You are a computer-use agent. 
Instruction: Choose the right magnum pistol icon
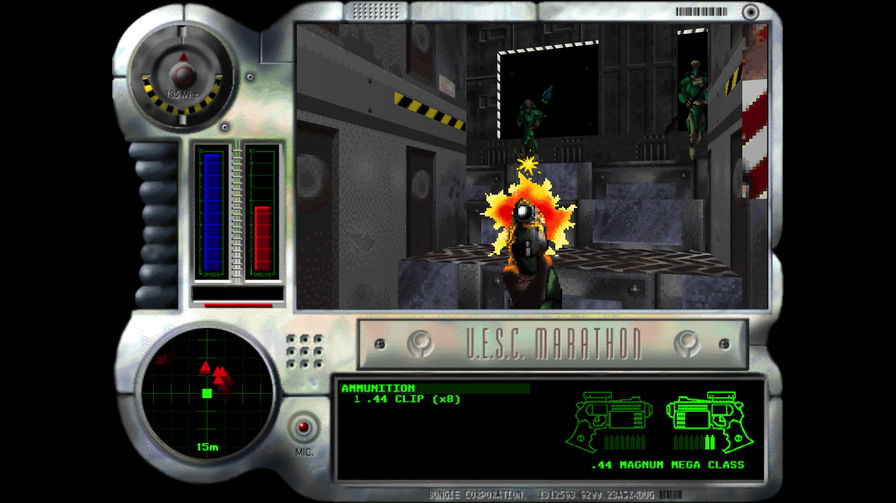(x=705, y=421)
